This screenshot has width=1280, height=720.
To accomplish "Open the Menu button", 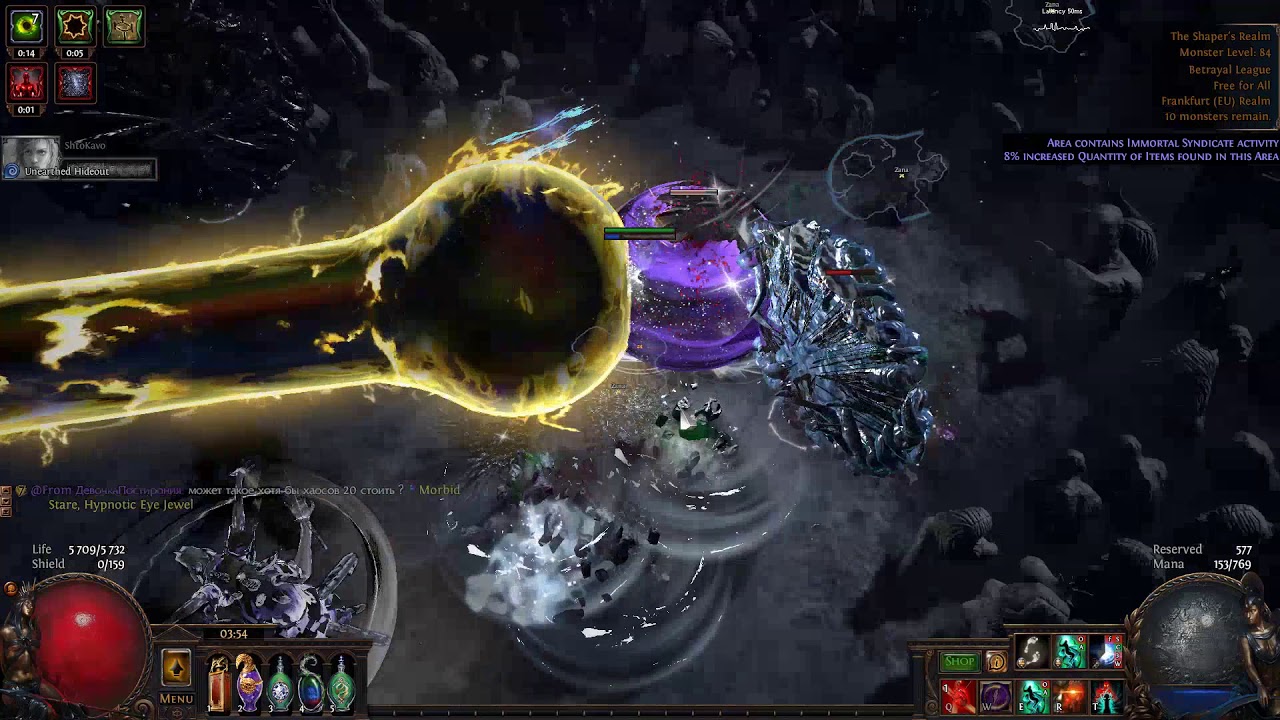I will (x=176, y=699).
